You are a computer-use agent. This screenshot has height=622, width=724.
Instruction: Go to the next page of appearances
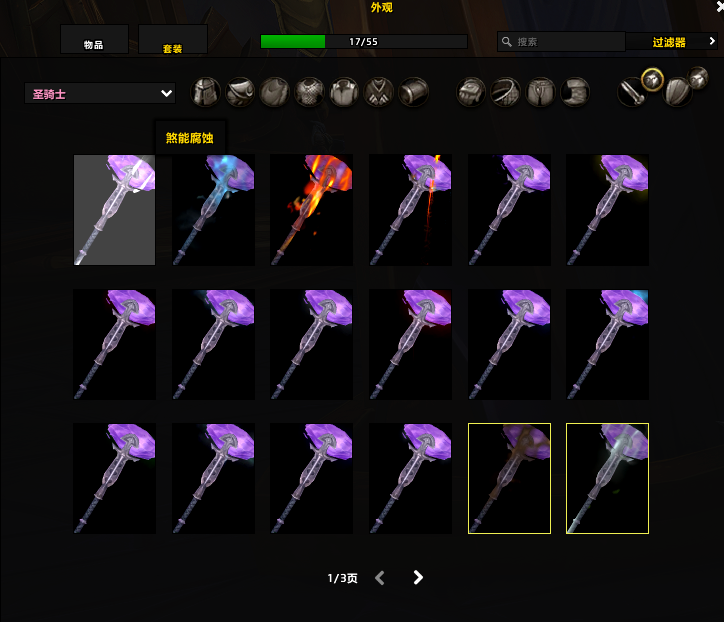(x=418, y=577)
